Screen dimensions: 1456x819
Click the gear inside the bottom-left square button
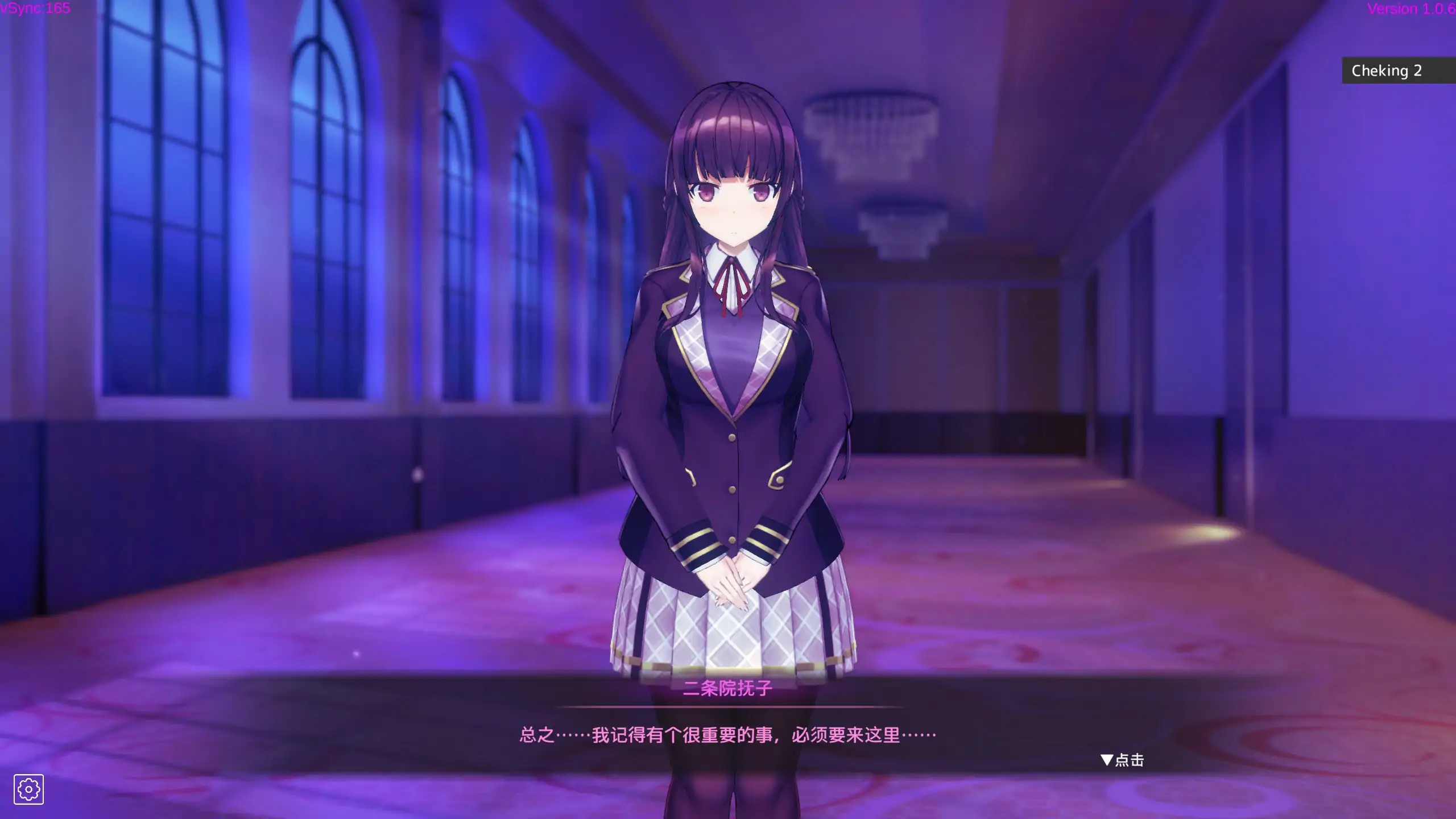pyautogui.click(x=30, y=789)
